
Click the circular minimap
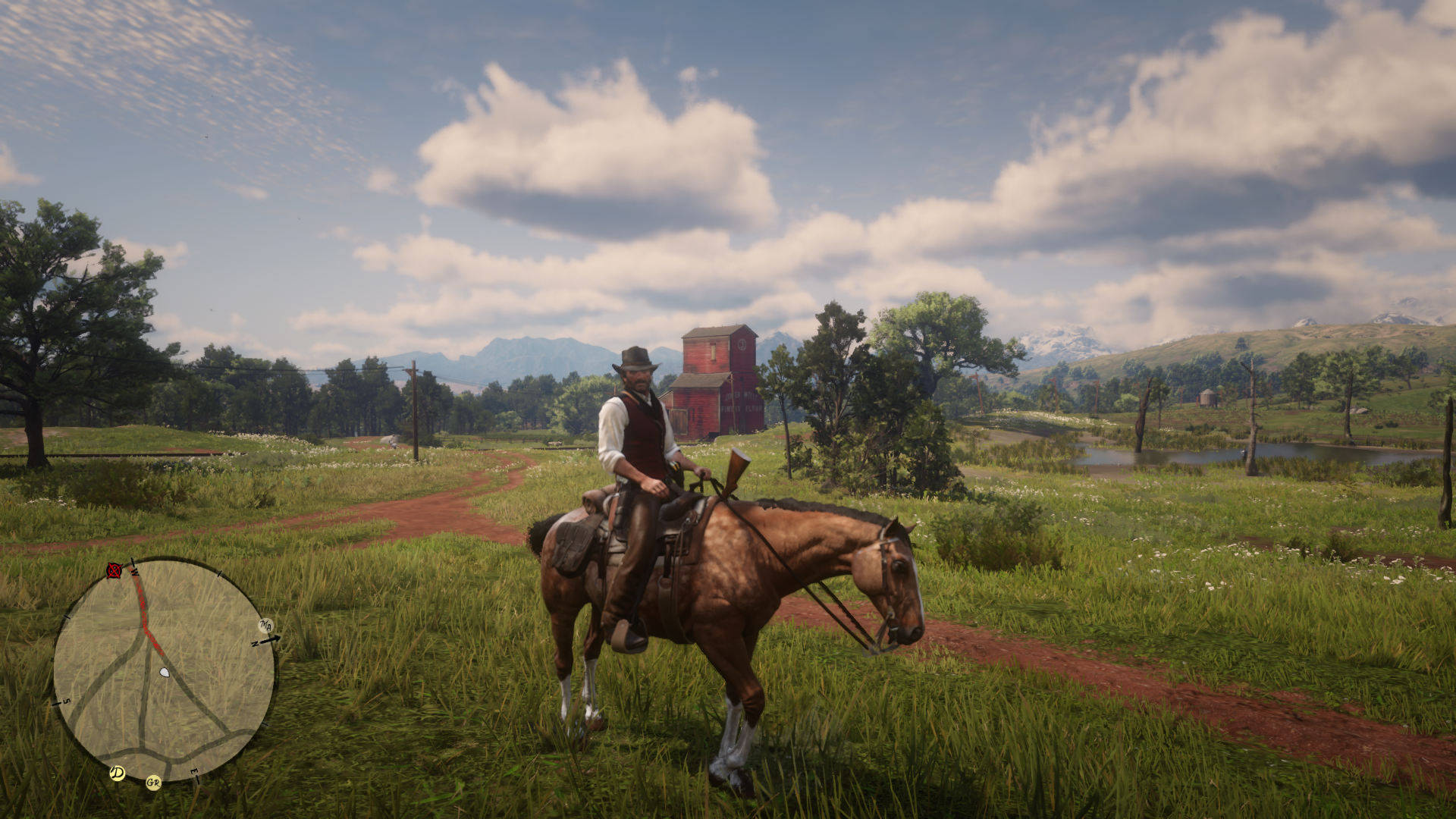click(163, 670)
